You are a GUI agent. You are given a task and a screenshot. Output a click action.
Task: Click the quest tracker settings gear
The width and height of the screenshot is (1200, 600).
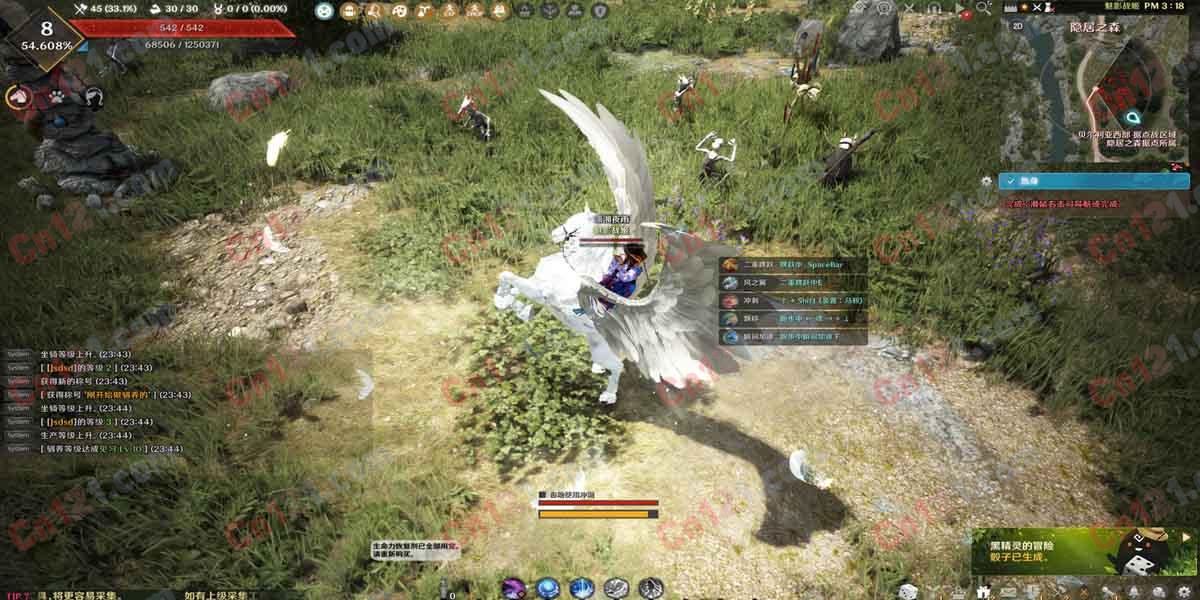pyautogui.click(x=987, y=181)
